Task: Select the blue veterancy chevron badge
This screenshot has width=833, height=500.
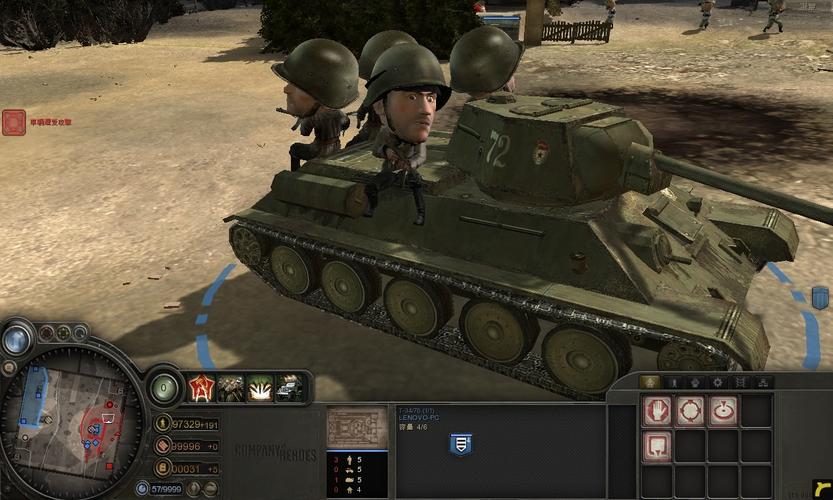Action: tap(461, 443)
